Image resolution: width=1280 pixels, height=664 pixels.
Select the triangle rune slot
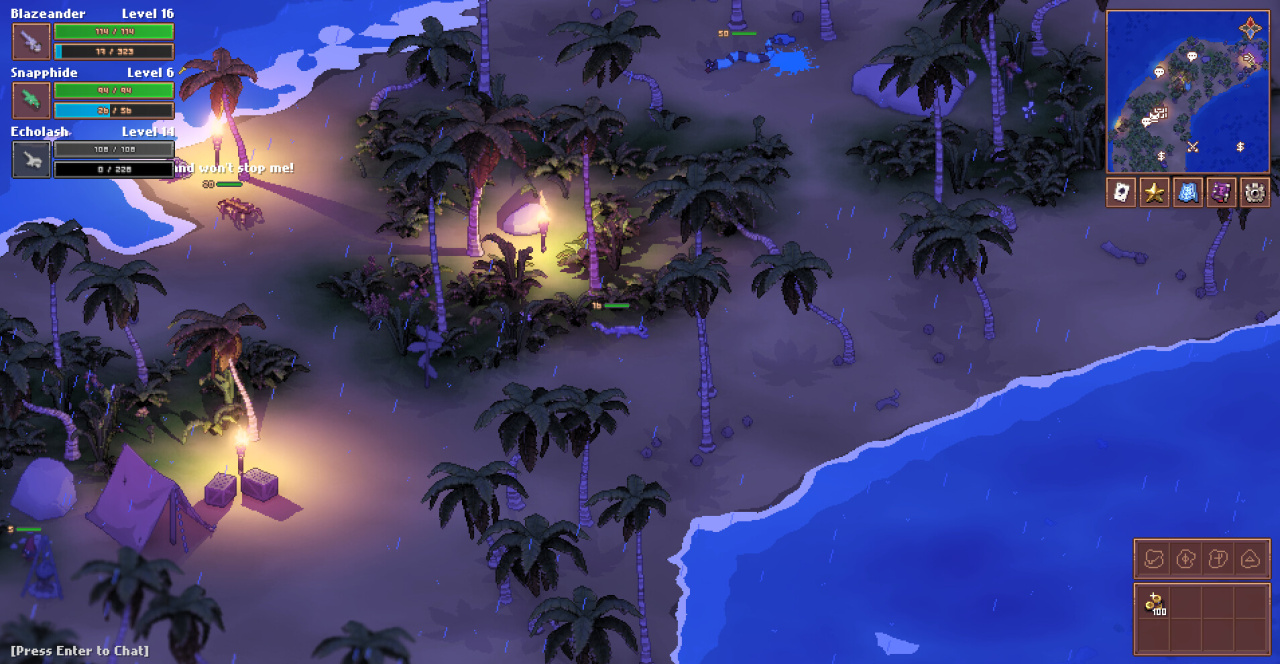(1250, 559)
